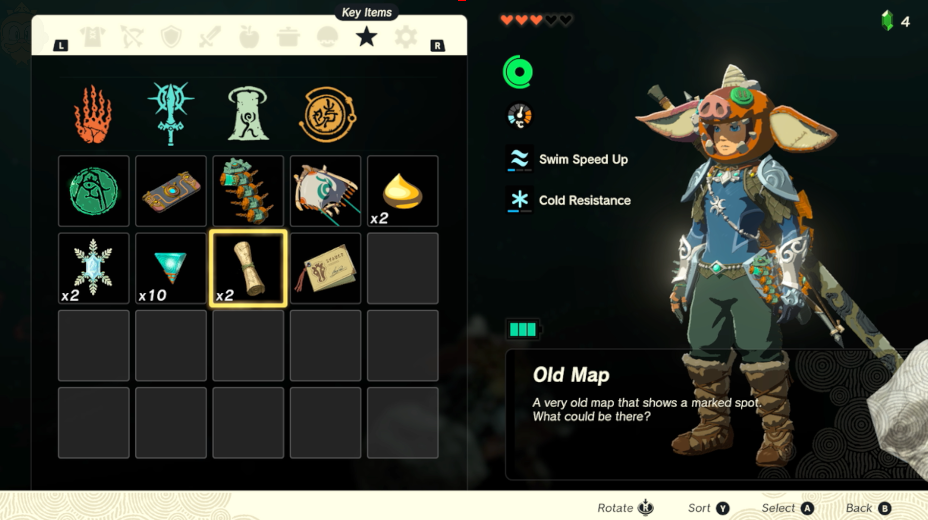Screen dimensions: 928x520
Task: Select the golden Korok Seed slot
Action: point(403,191)
